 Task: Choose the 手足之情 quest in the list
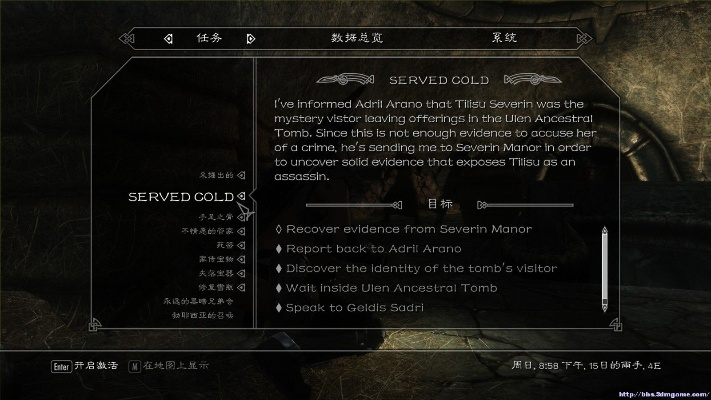coord(215,216)
